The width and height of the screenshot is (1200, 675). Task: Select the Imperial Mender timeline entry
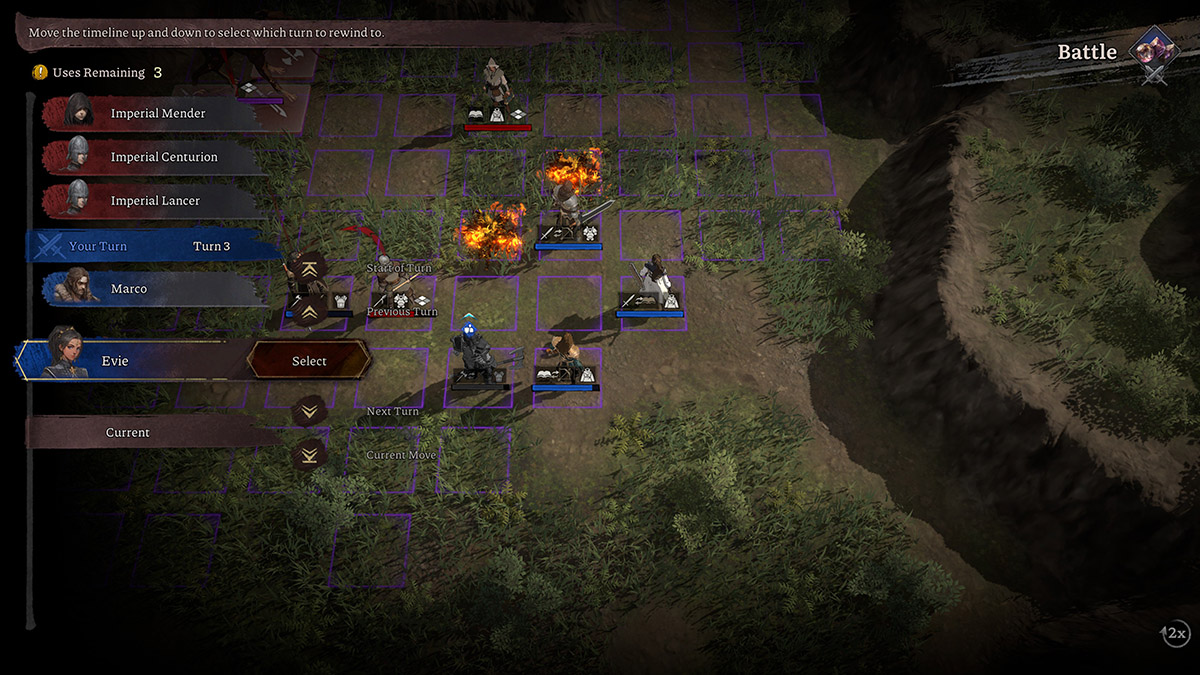(x=157, y=114)
